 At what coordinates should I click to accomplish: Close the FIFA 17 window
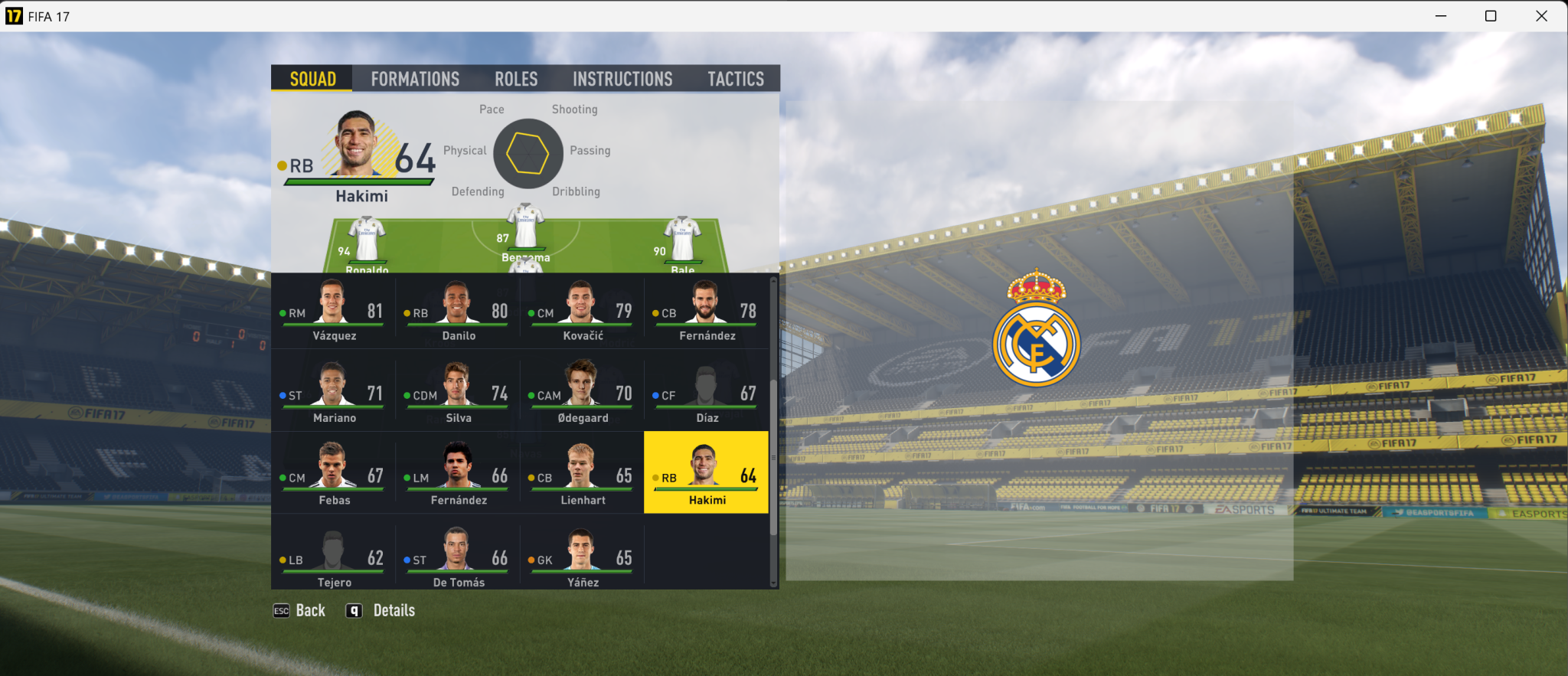coord(1541,16)
